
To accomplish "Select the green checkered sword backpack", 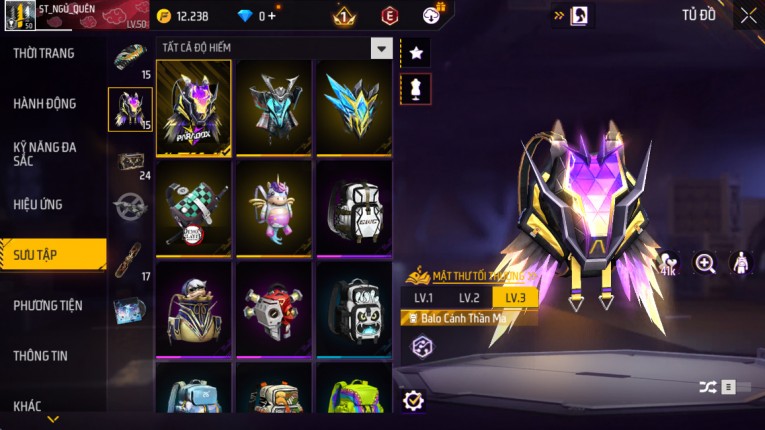I will pyautogui.click(x=194, y=207).
